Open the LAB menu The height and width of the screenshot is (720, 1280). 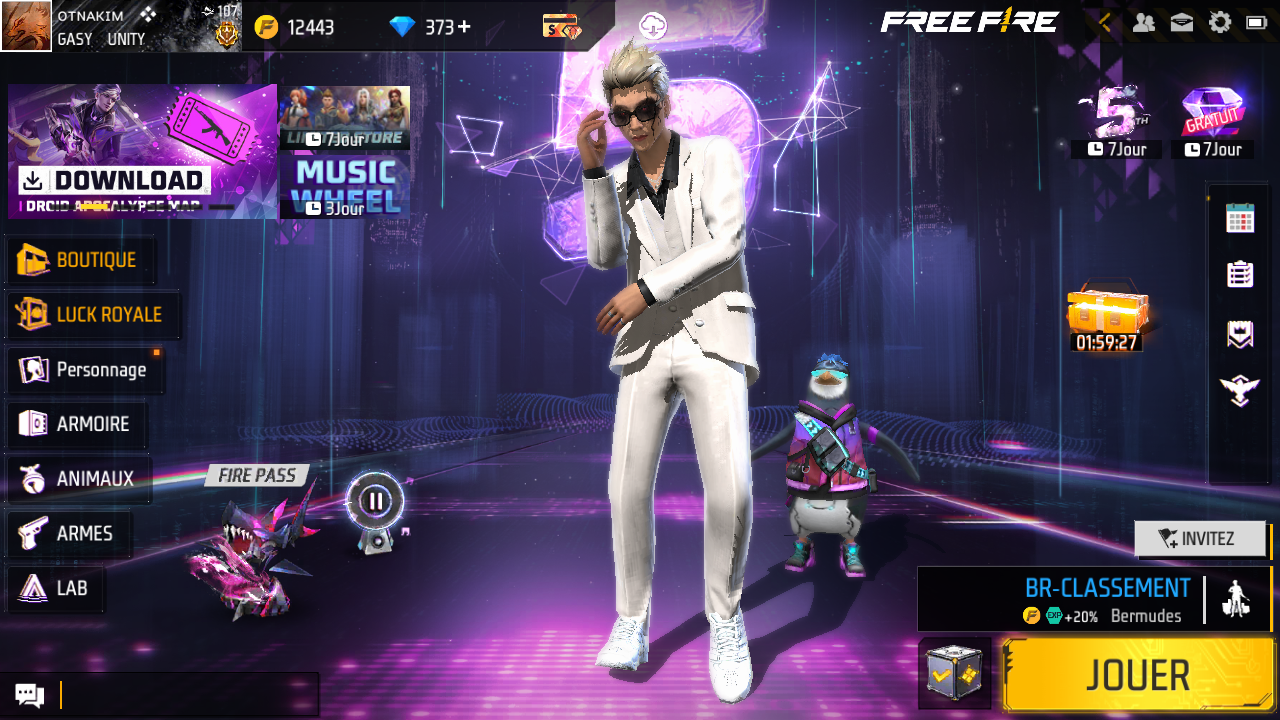coord(57,588)
